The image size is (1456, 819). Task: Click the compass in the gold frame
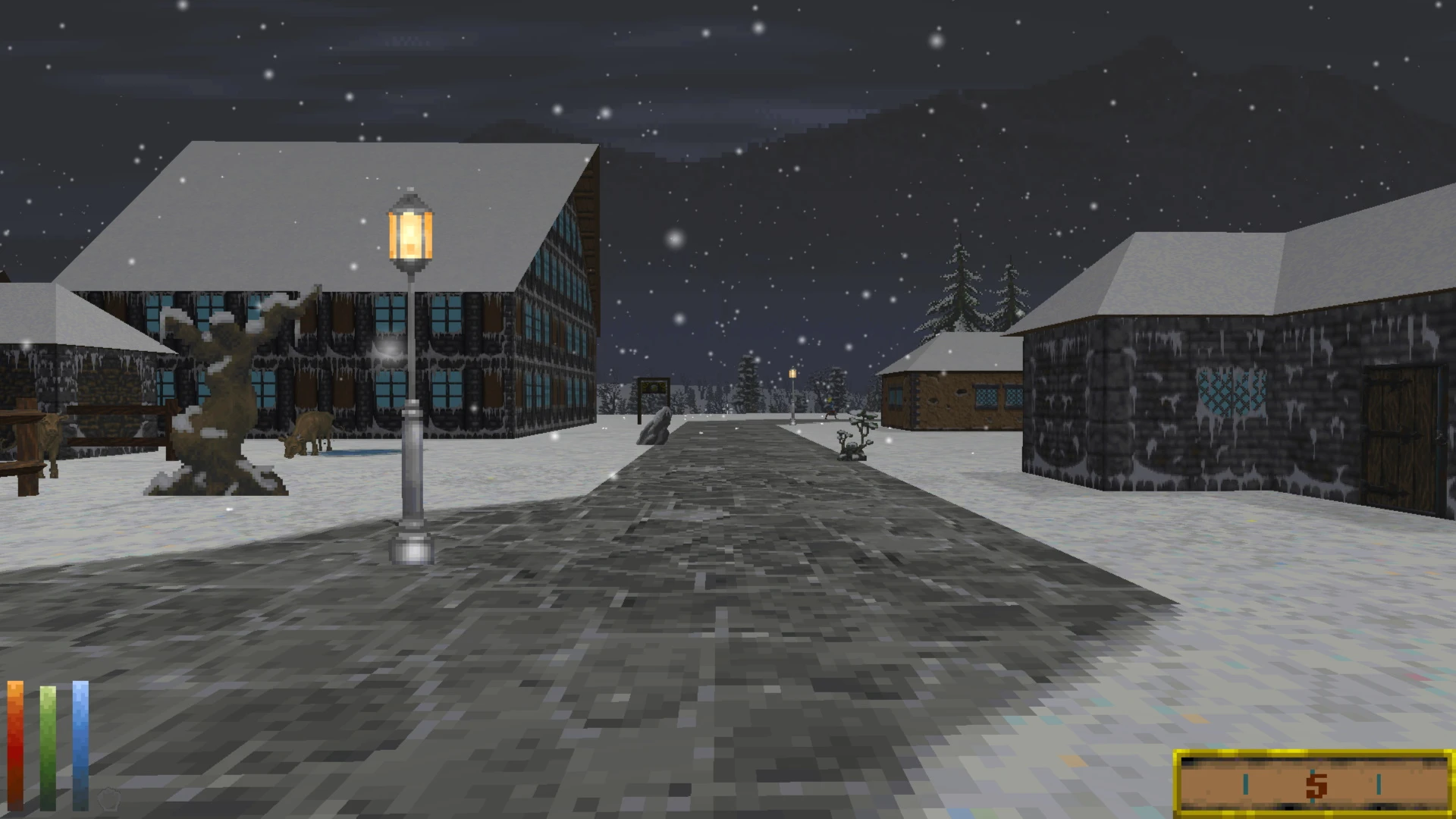1313,784
